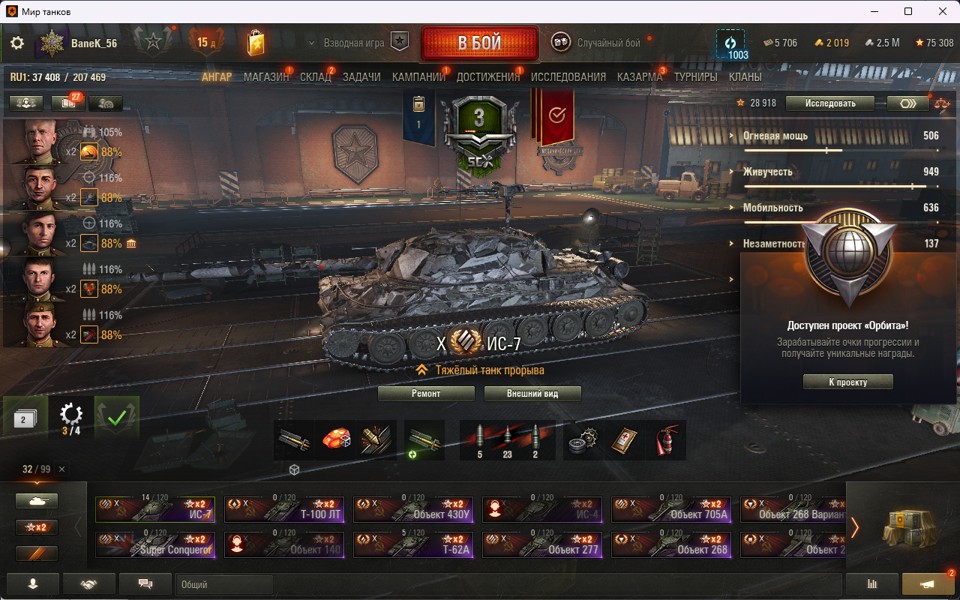Switch to the МАГАЗИН tab
960x600 pixels.
pyautogui.click(x=266, y=77)
